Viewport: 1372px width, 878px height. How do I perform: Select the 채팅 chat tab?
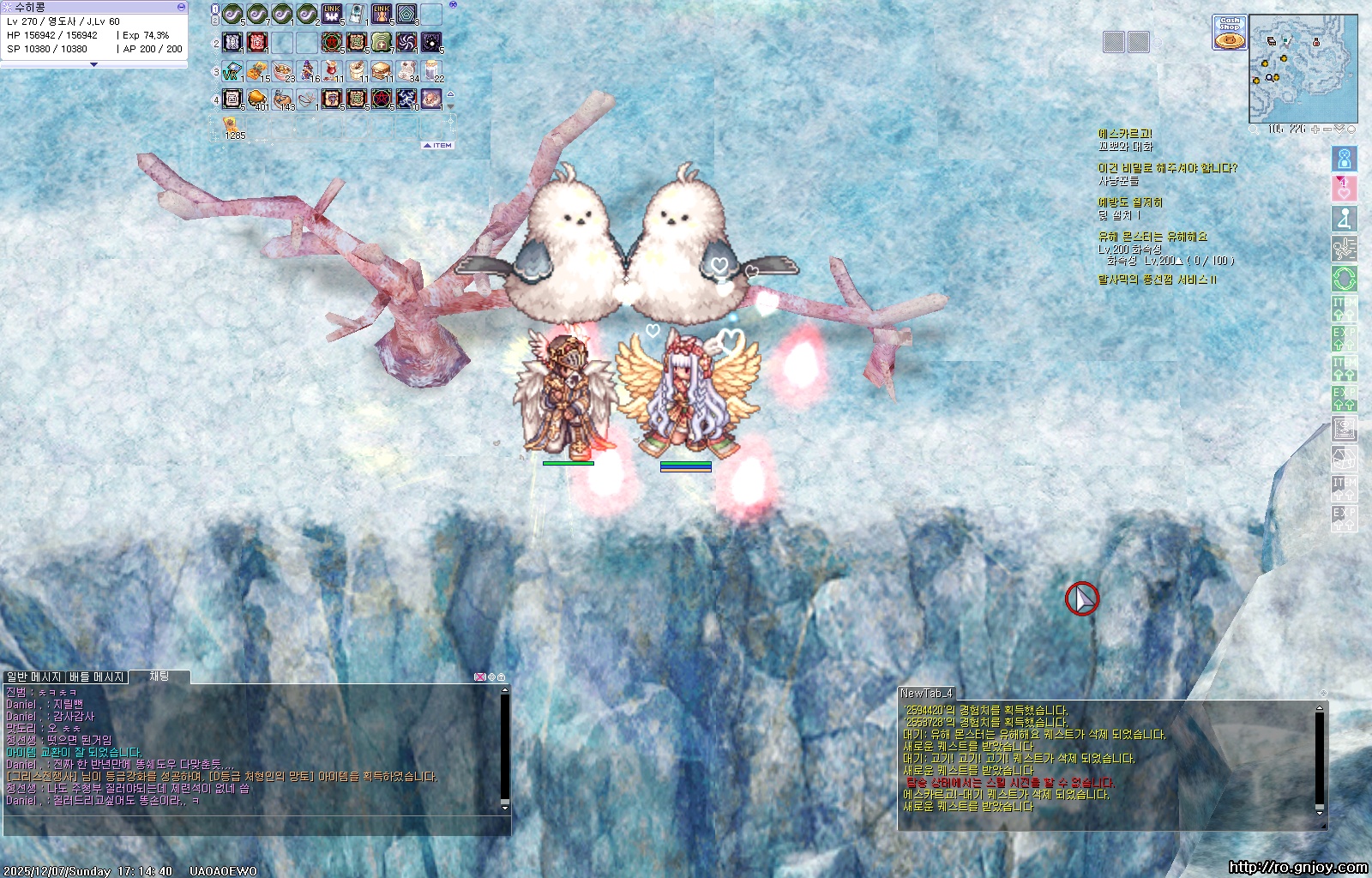[x=159, y=677]
